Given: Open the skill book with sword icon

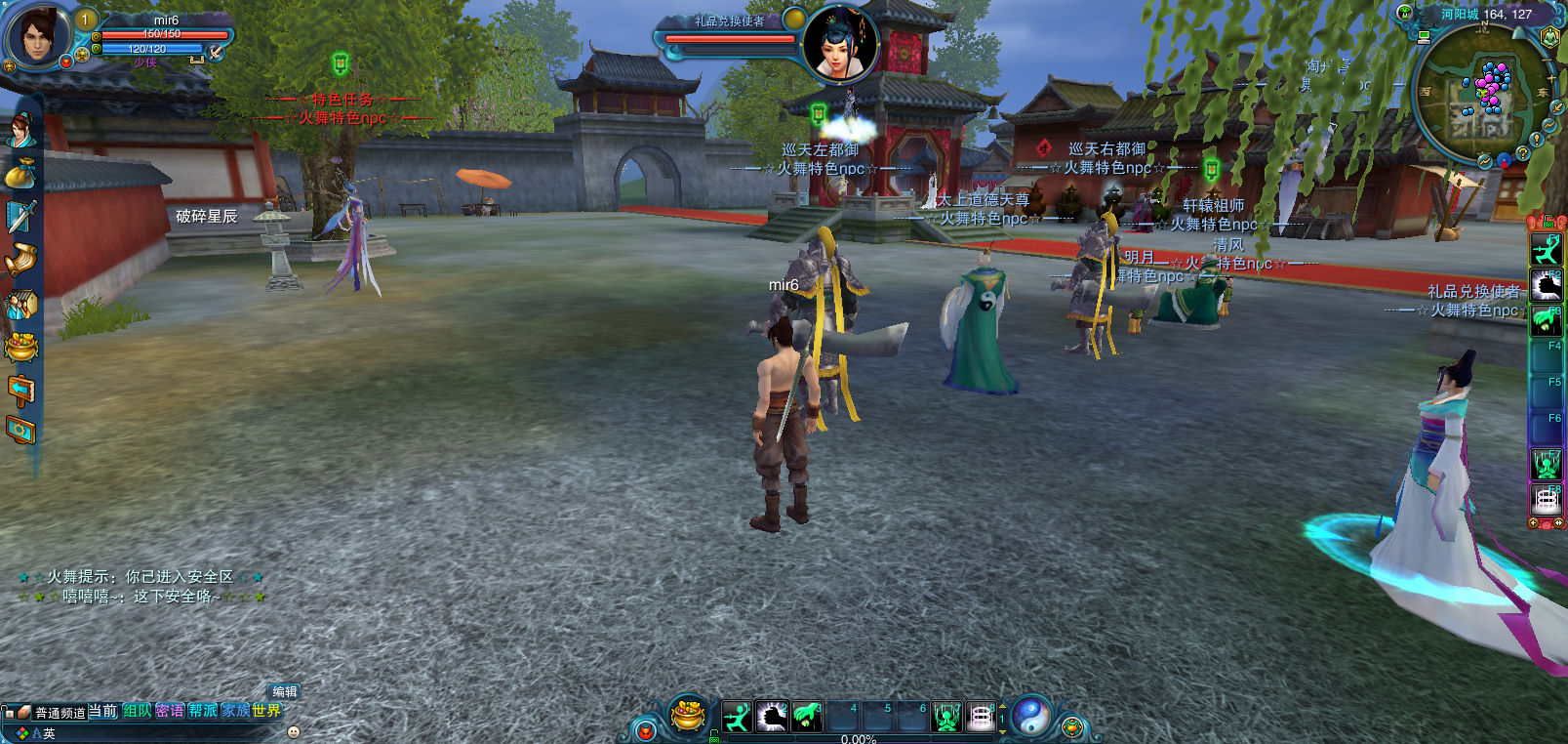Looking at the screenshot, I should [x=21, y=216].
